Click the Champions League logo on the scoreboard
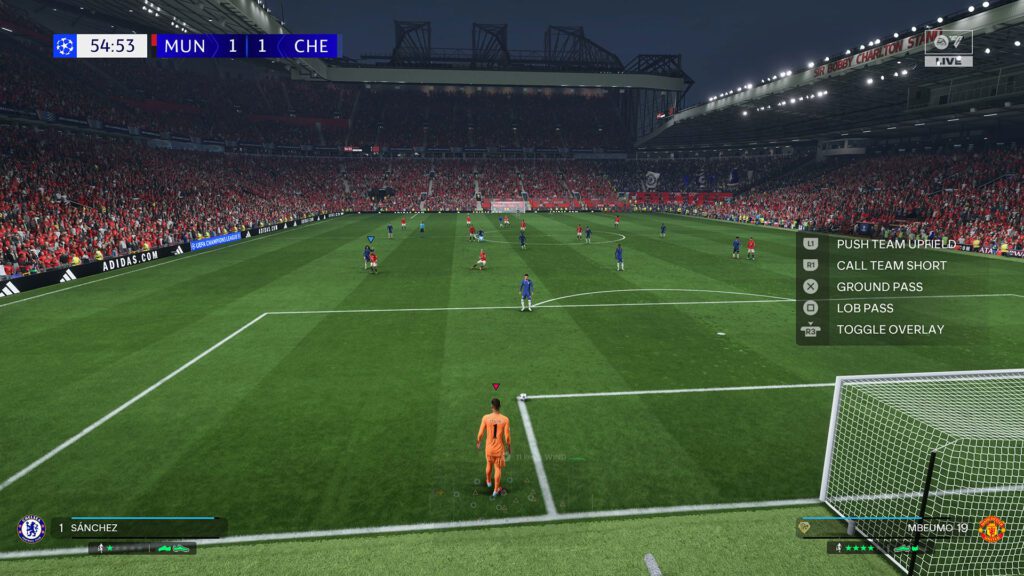 tap(65, 46)
